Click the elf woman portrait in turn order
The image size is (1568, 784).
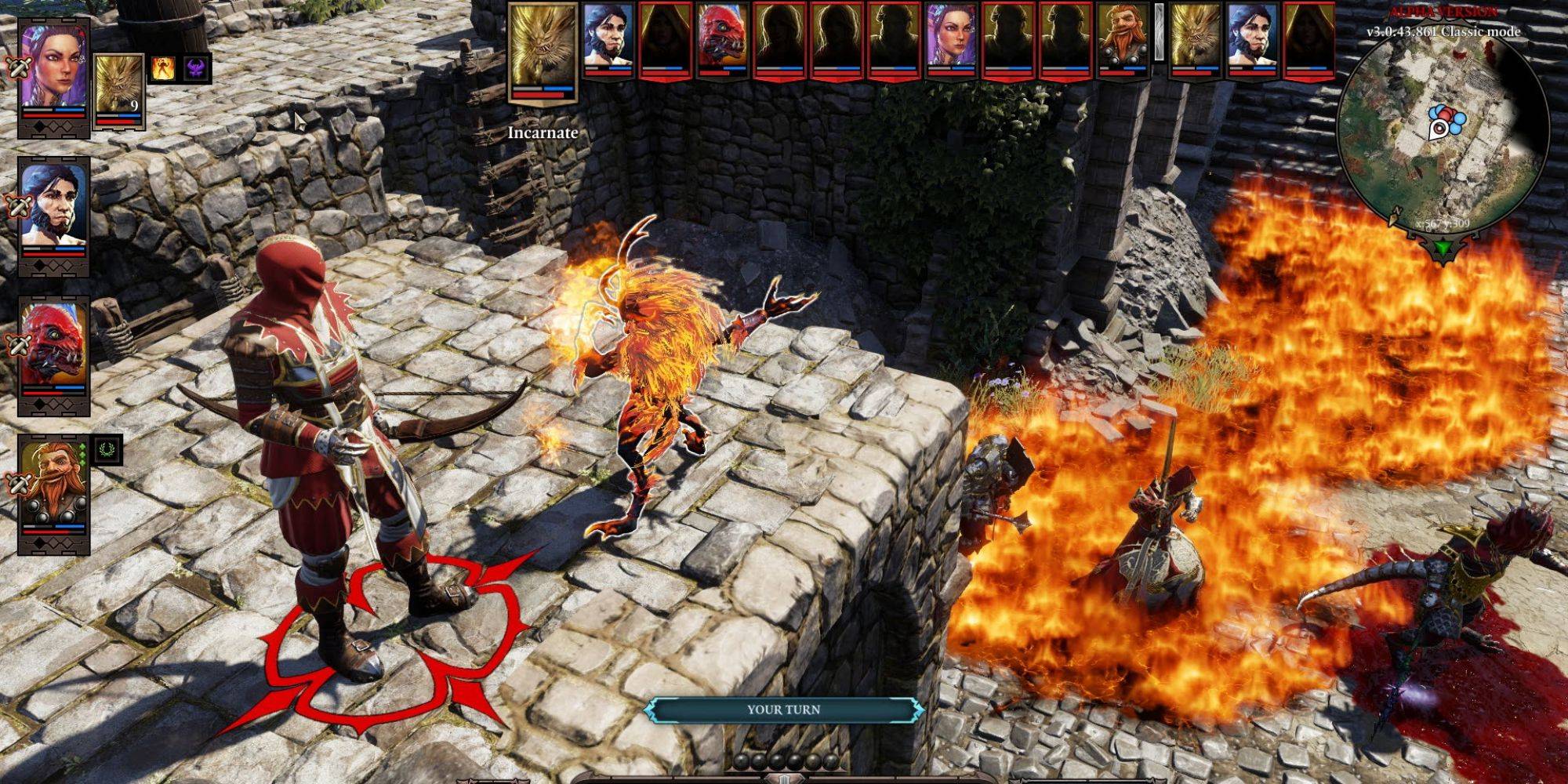pyautogui.click(x=951, y=39)
